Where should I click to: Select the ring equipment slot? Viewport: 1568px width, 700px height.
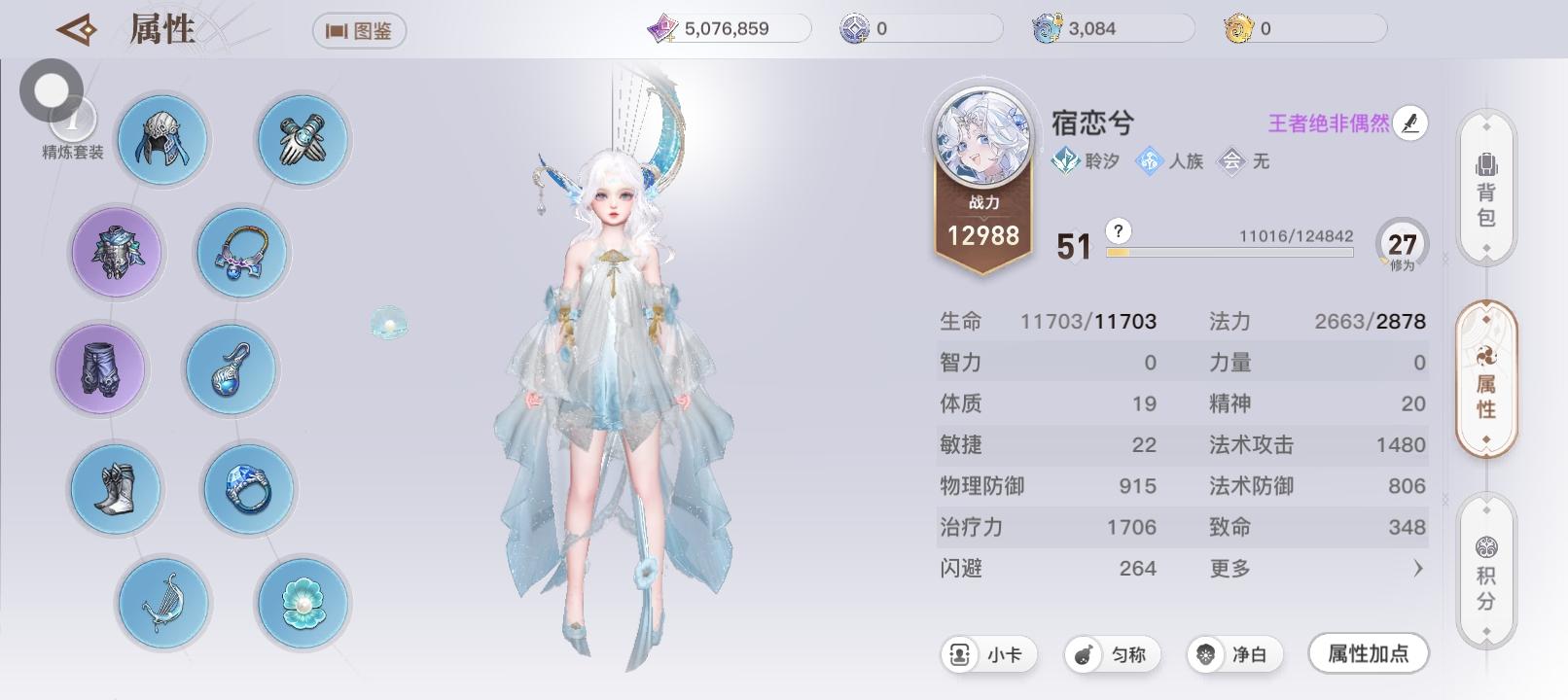click(x=248, y=489)
